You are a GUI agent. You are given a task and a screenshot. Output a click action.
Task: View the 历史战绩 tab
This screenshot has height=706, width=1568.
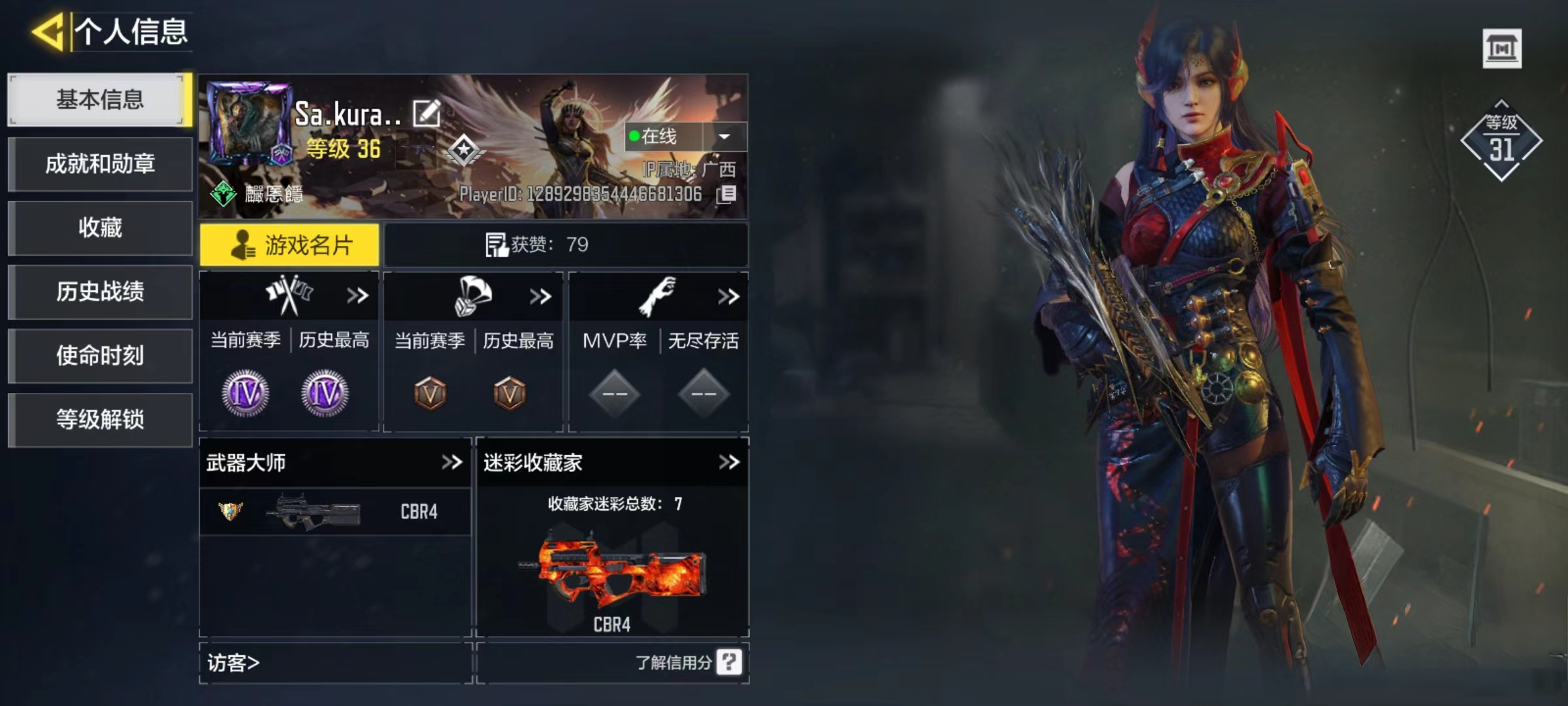click(x=100, y=292)
